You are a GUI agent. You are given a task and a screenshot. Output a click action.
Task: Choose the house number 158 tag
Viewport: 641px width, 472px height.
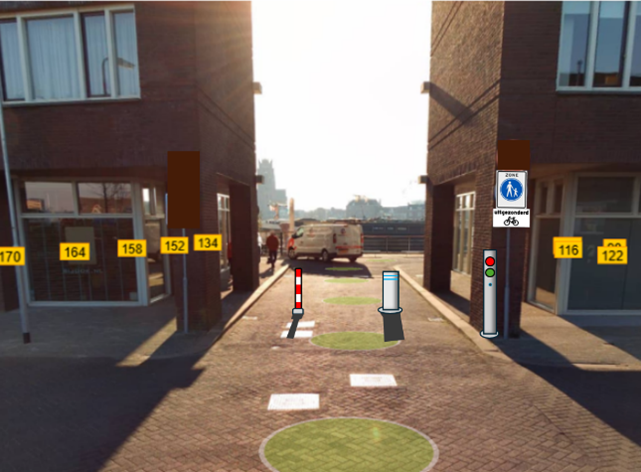pyautogui.click(x=131, y=248)
